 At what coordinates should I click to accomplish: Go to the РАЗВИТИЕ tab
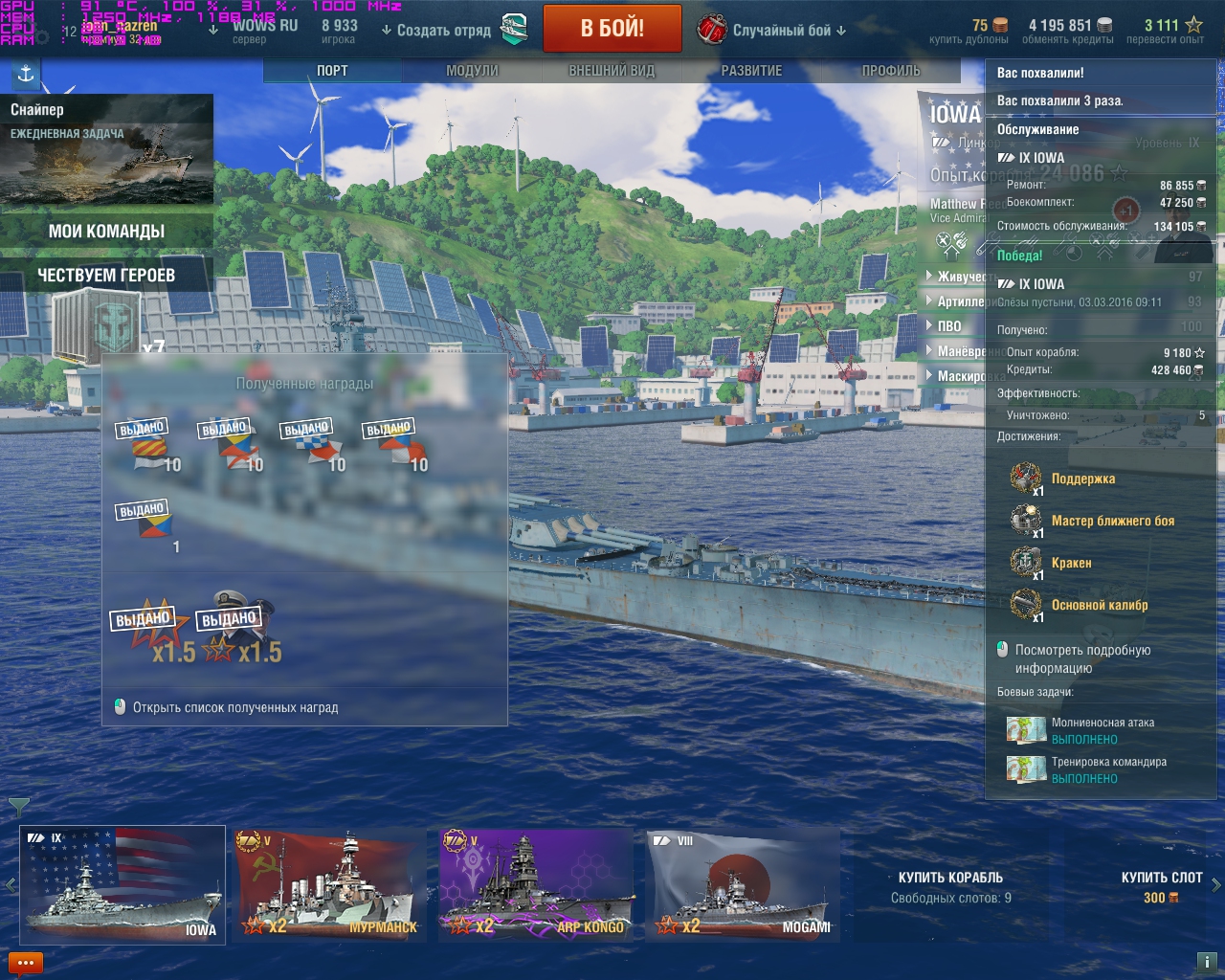(x=751, y=71)
